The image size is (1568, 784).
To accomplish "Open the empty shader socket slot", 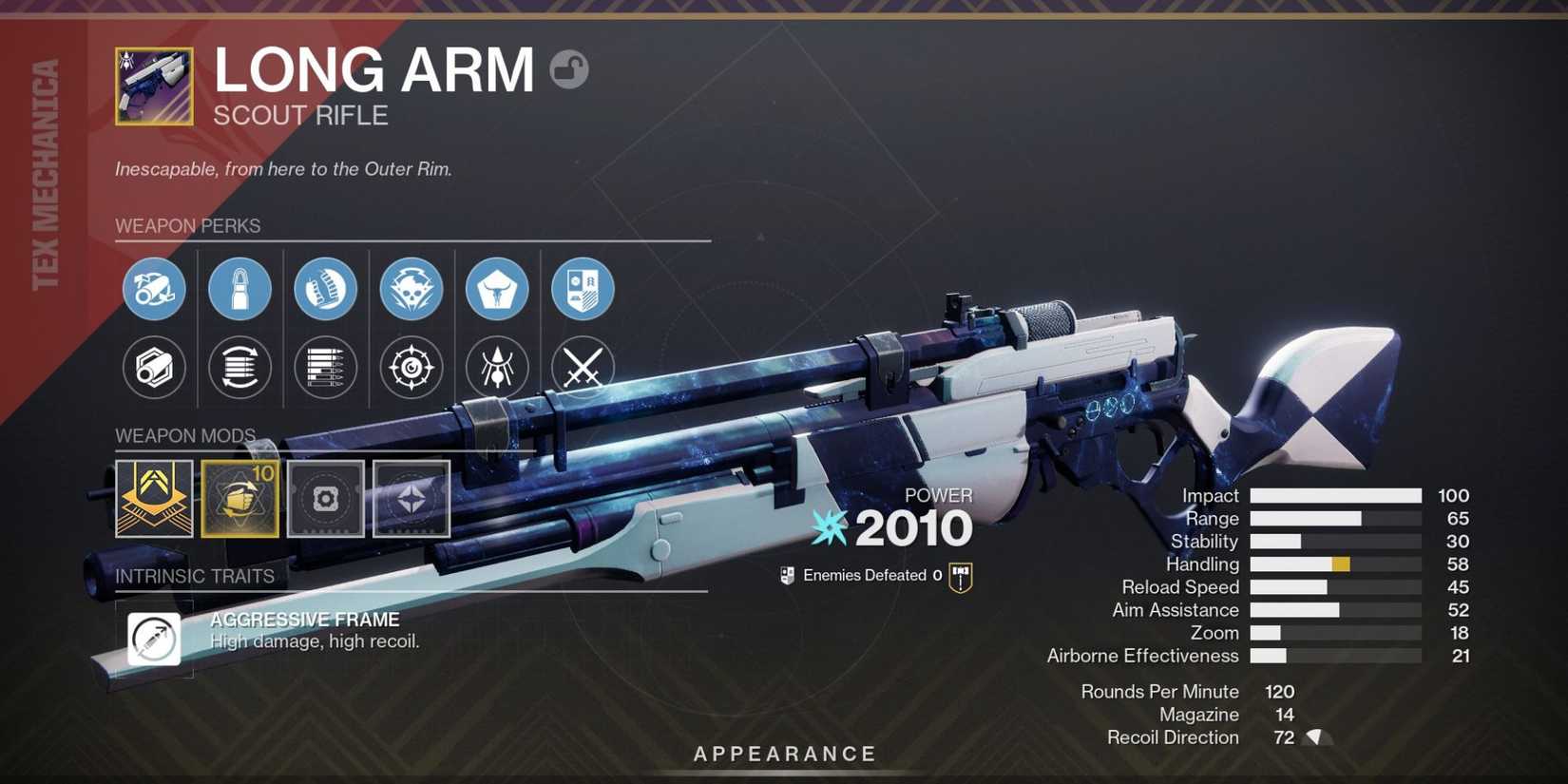I will point(409,497).
